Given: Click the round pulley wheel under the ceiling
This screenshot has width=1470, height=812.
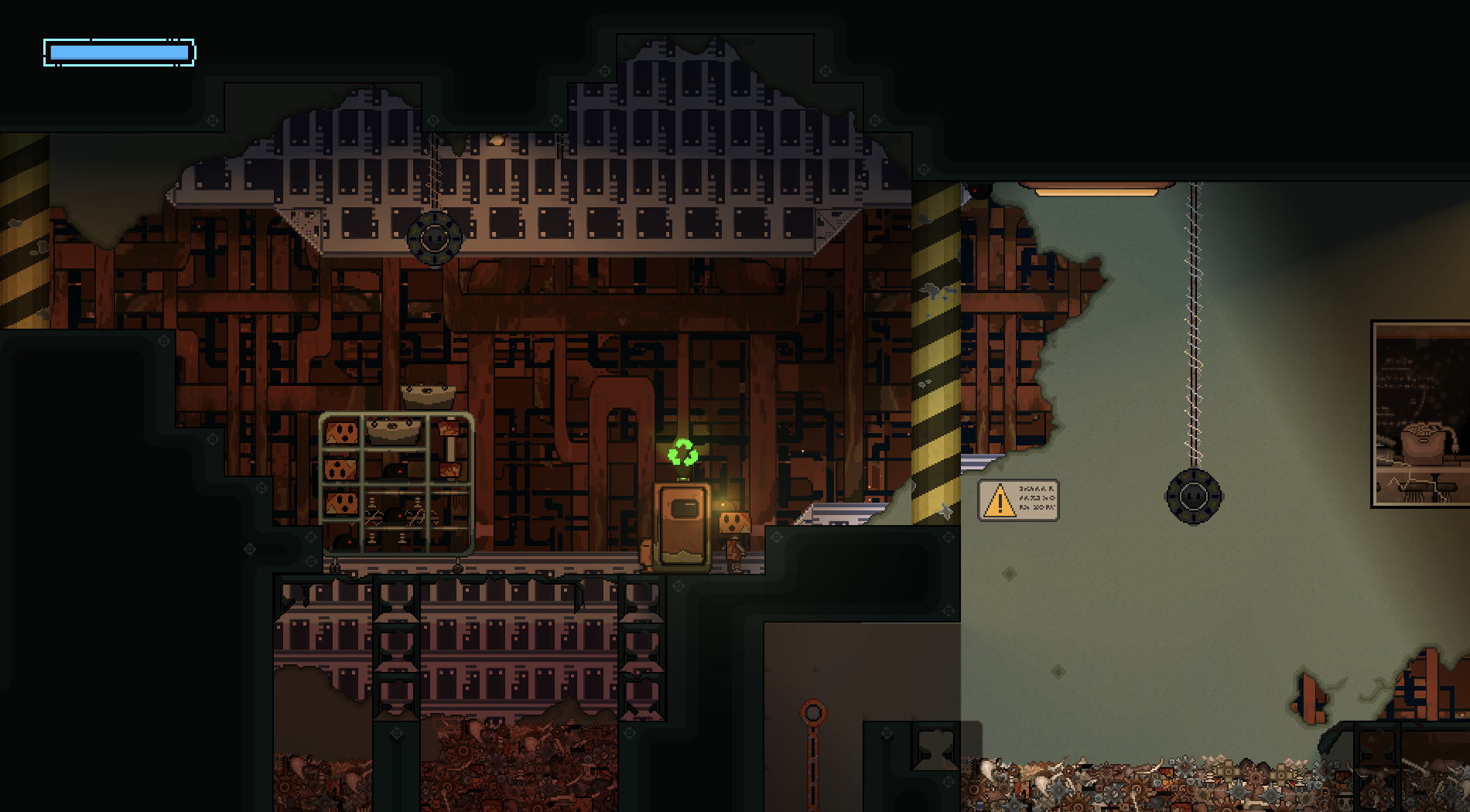Looking at the screenshot, I should coord(434,240).
